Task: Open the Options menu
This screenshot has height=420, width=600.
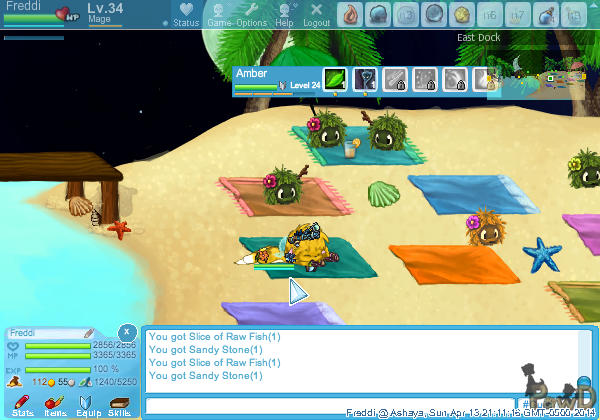Action: click(251, 14)
